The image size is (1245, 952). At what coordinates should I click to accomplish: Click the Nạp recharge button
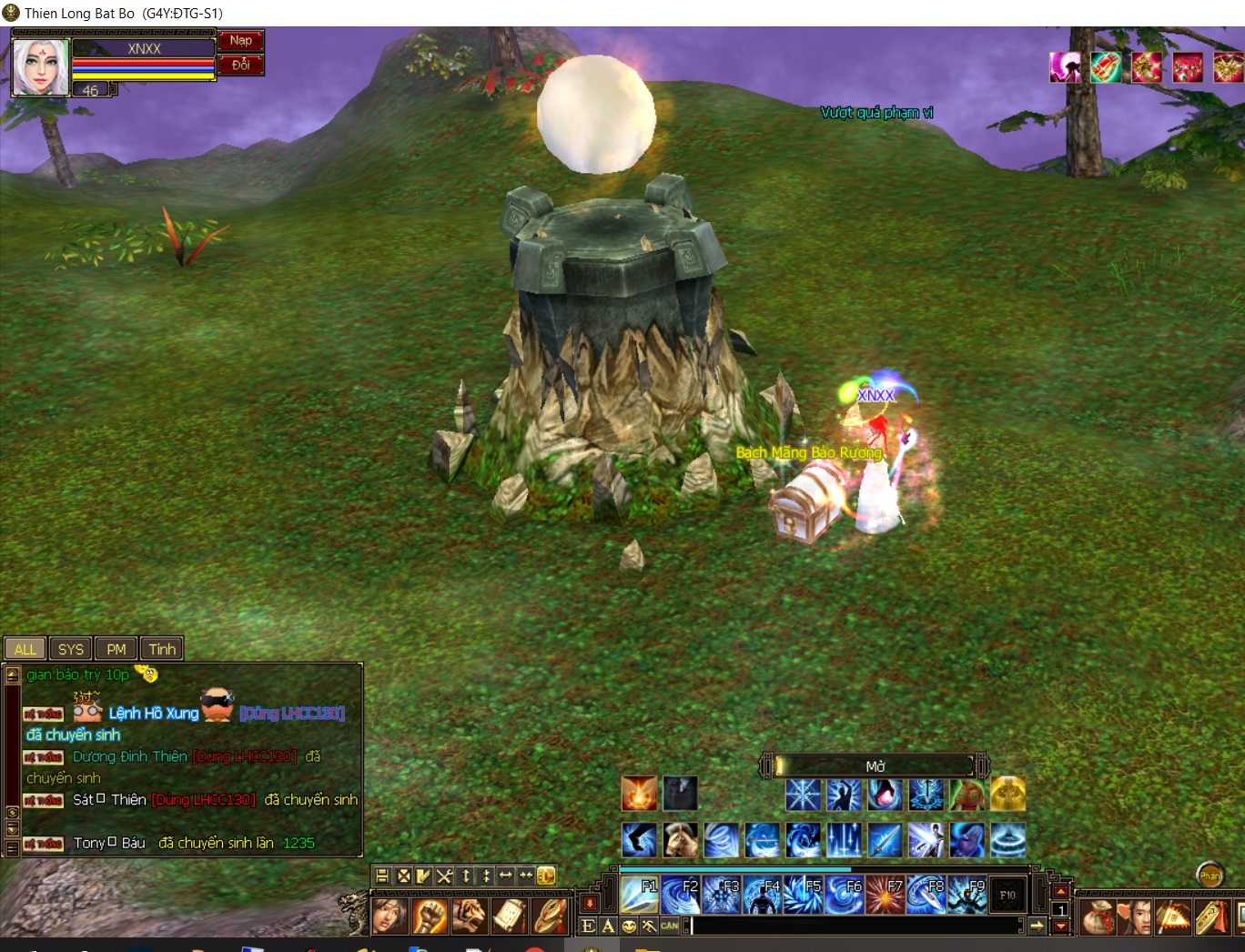pyautogui.click(x=240, y=41)
